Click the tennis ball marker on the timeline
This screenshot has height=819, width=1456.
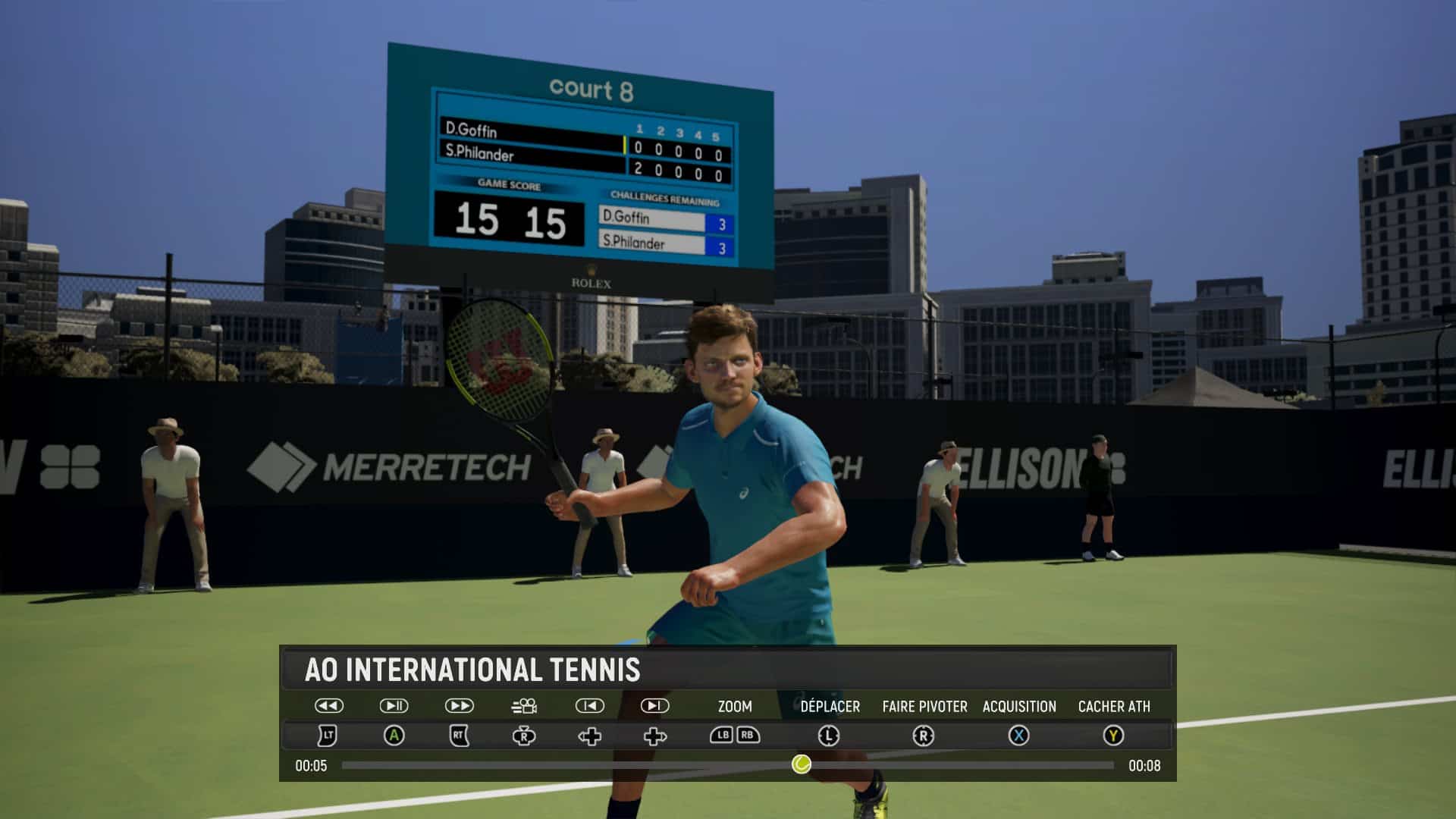click(801, 764)
